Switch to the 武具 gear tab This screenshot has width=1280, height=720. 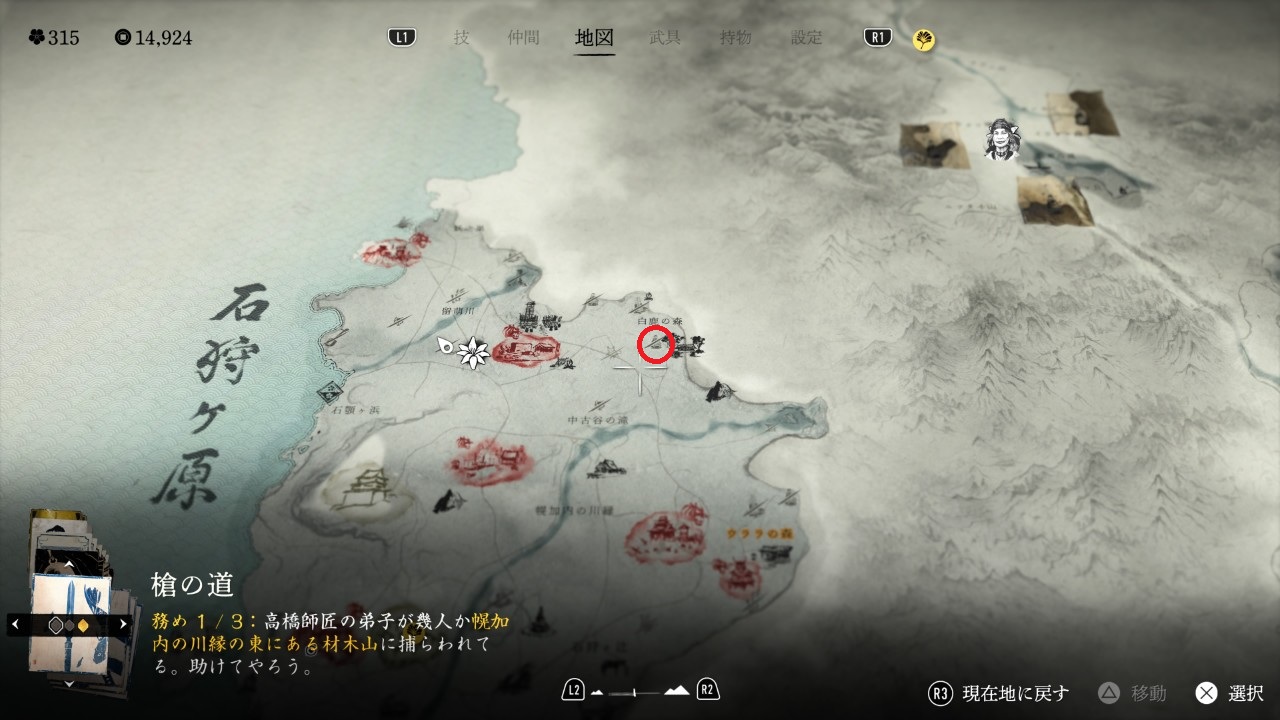(x=665, y=38)
